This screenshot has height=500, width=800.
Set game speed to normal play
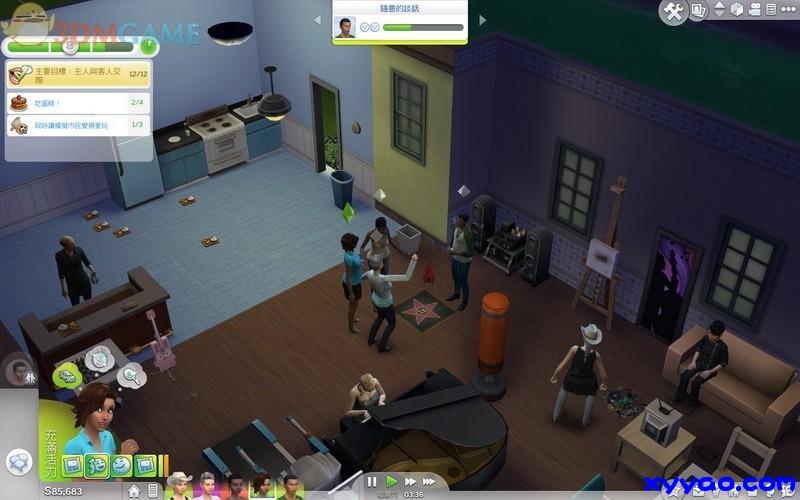coord(392,482)
